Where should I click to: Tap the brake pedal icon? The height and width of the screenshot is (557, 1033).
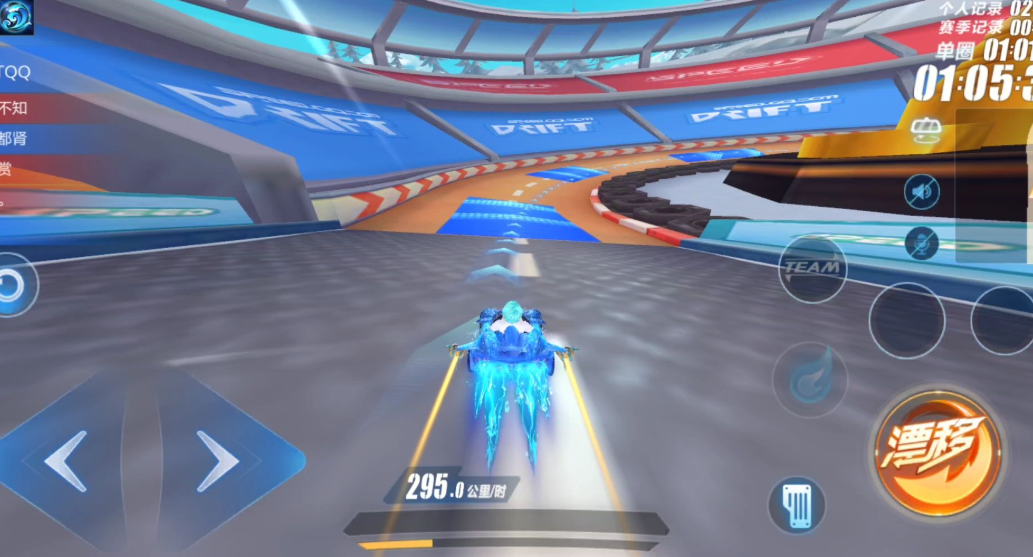(796, 504)
